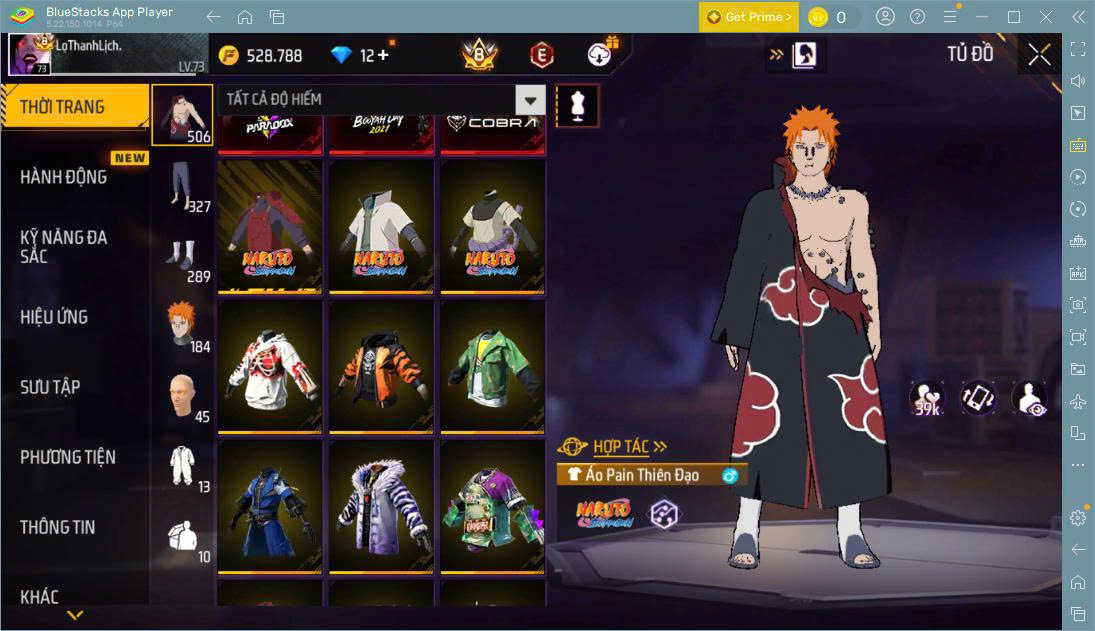Choose the green jacket with yellow shirt
This screenshot has width=1095, height=631.
click(x=492, y=366)
